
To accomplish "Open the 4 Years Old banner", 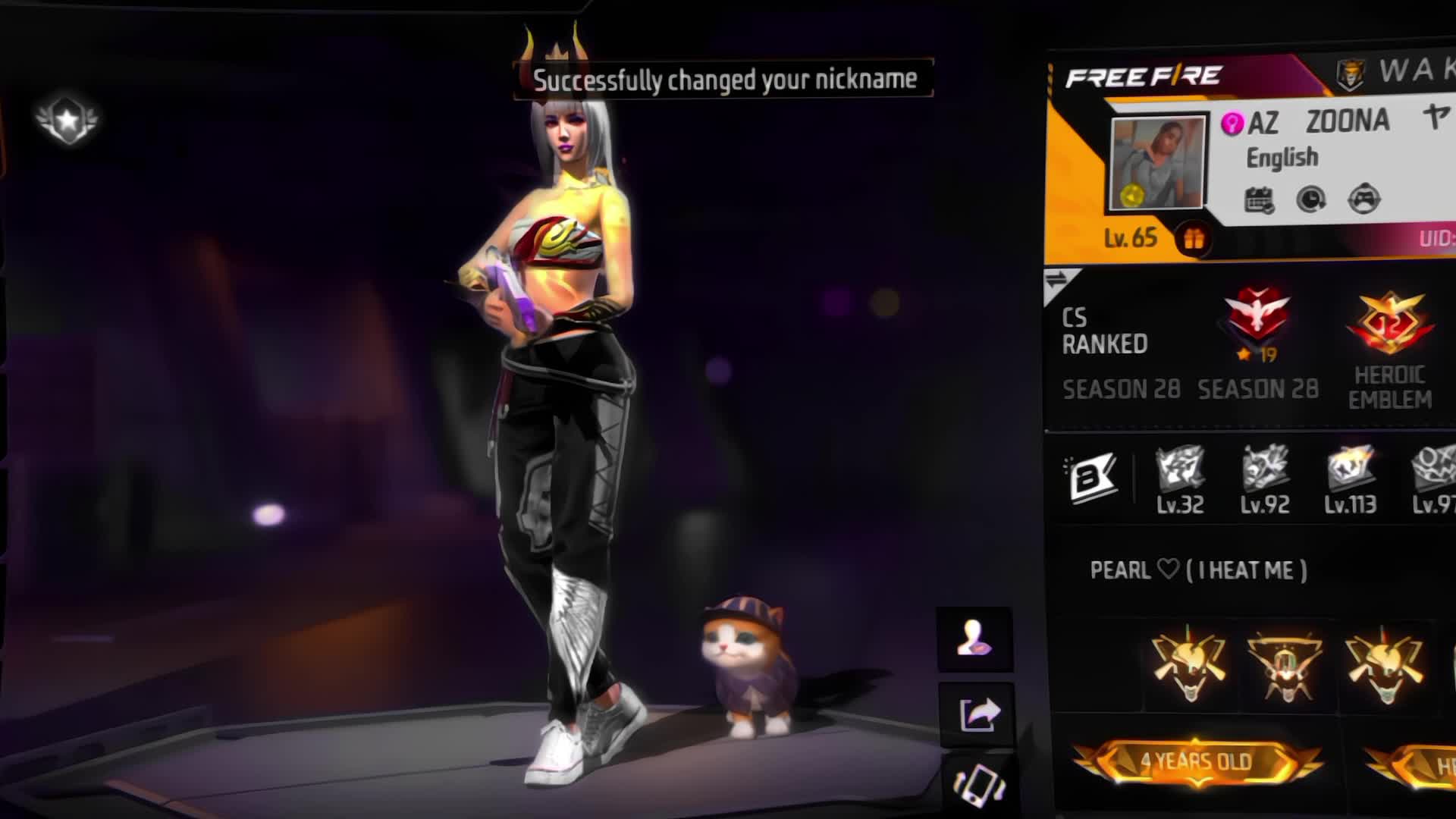I will pos(1196,761).
